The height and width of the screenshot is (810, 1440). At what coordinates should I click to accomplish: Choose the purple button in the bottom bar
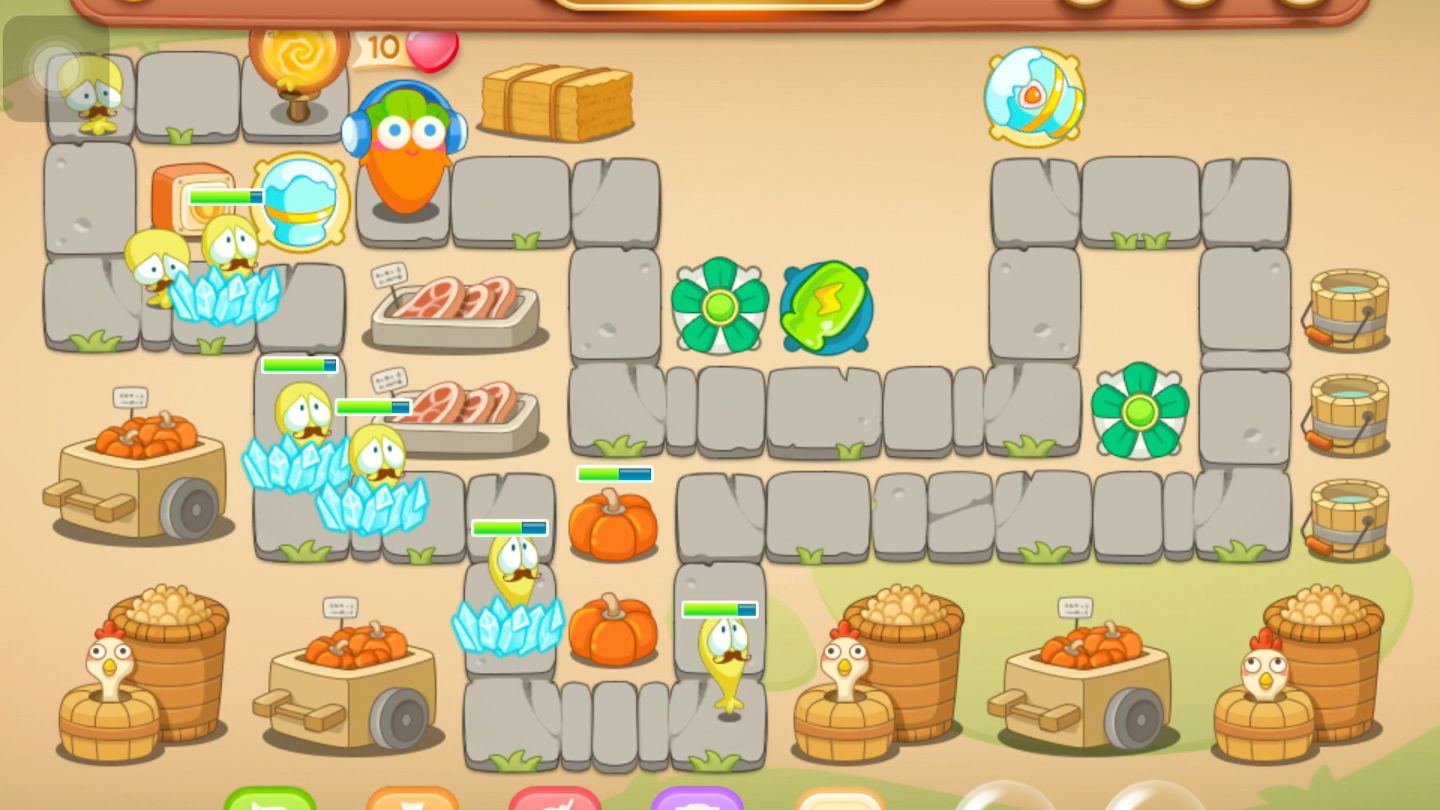697,799
